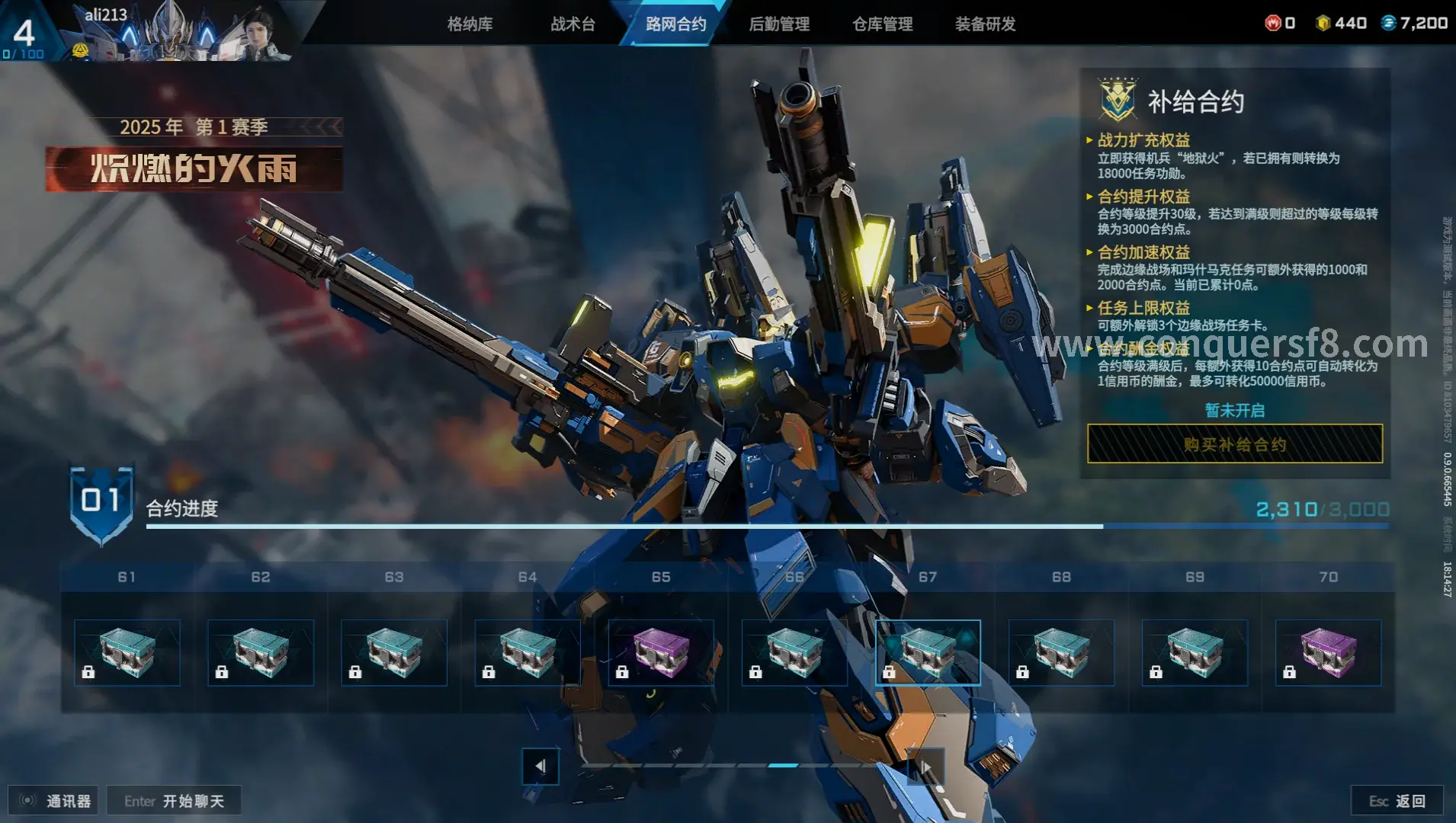Pick the level 63 reward crate
The image size is (1456, 823).
pyautogui.click(x=394, y=652)
